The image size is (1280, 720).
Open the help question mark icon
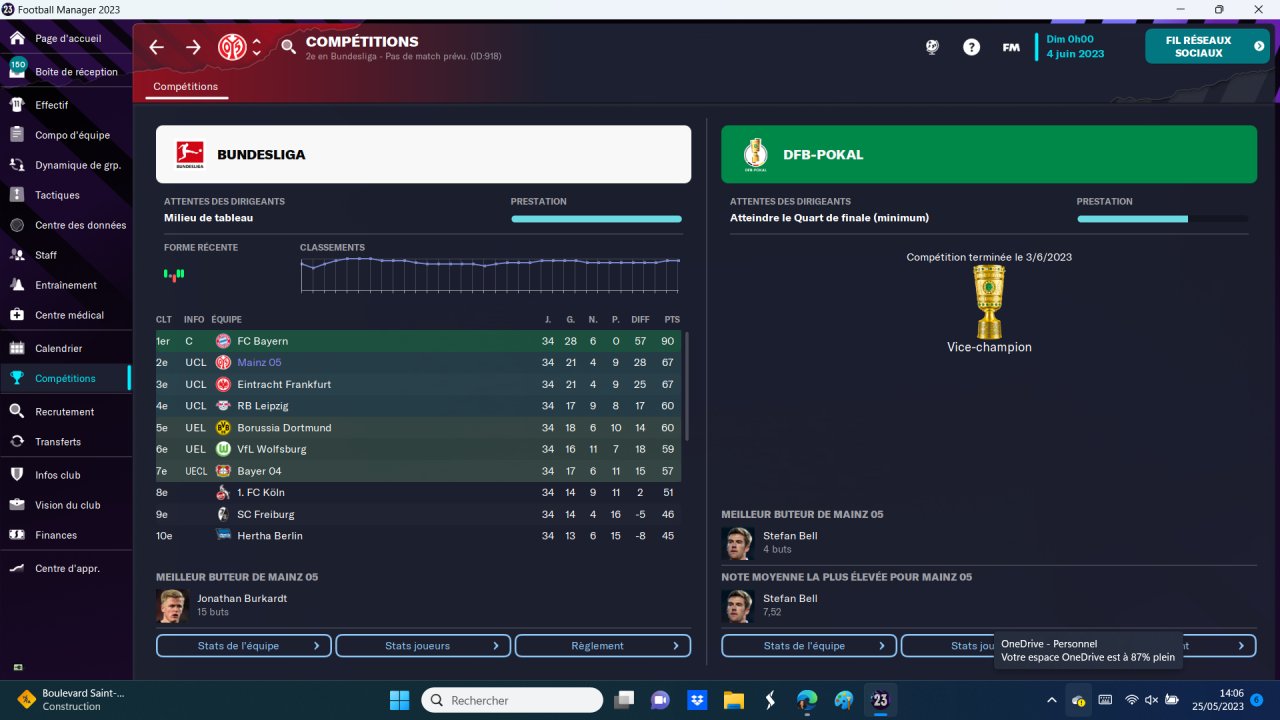(971, 47)
